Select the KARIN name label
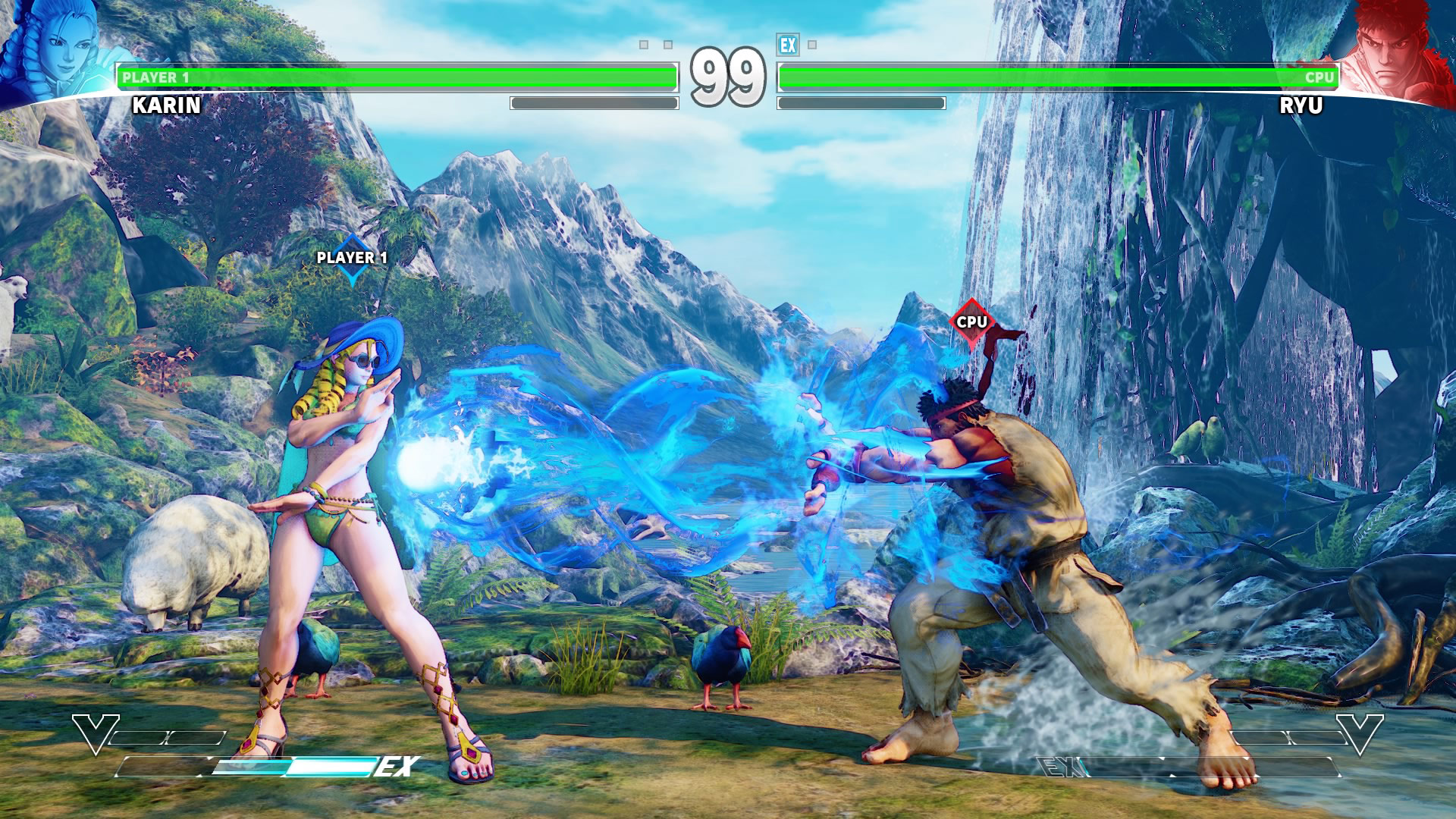 (x=165, y=105)
